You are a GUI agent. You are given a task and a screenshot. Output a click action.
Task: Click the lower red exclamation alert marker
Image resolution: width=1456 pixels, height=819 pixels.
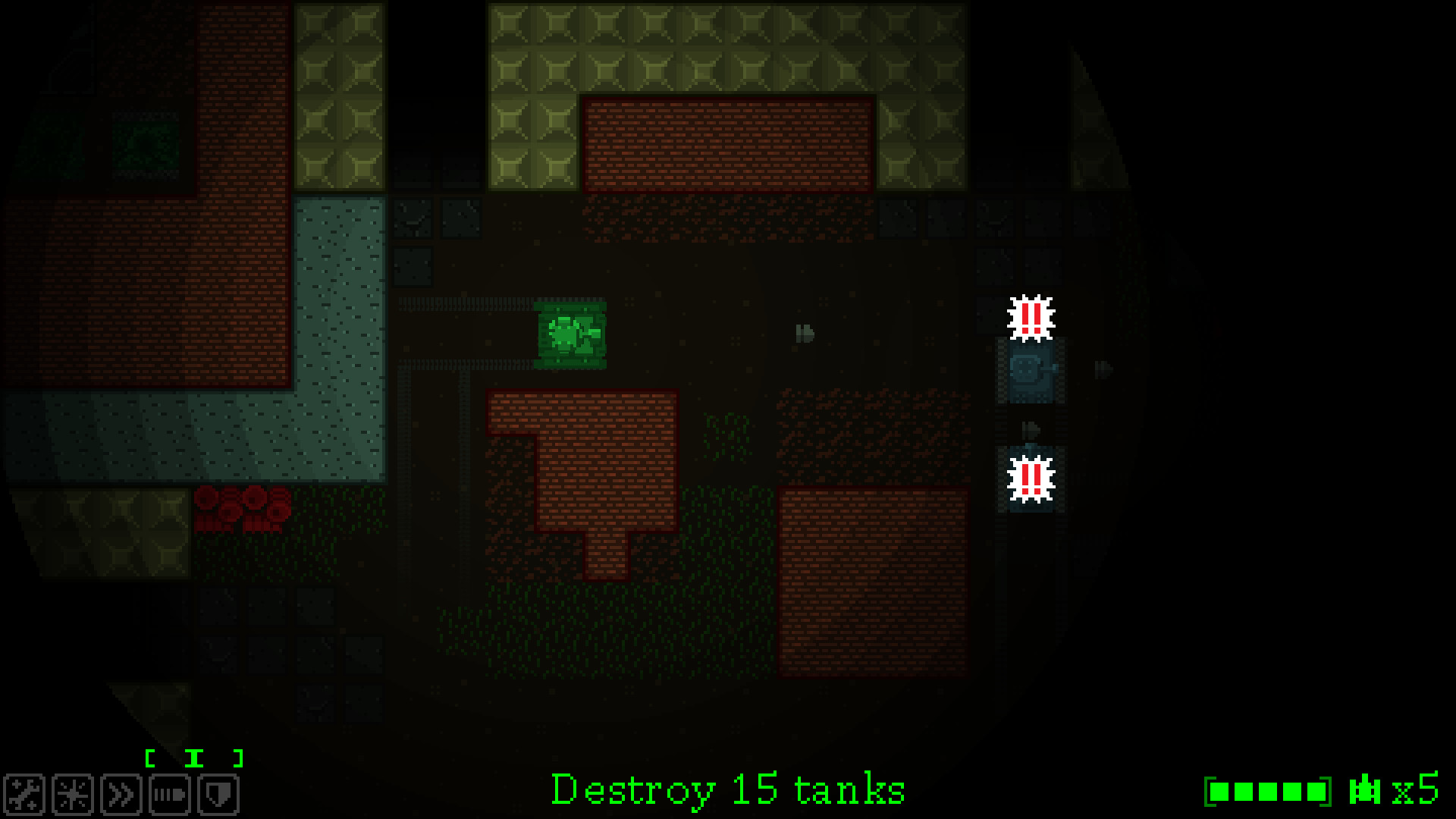(1030, 479)
